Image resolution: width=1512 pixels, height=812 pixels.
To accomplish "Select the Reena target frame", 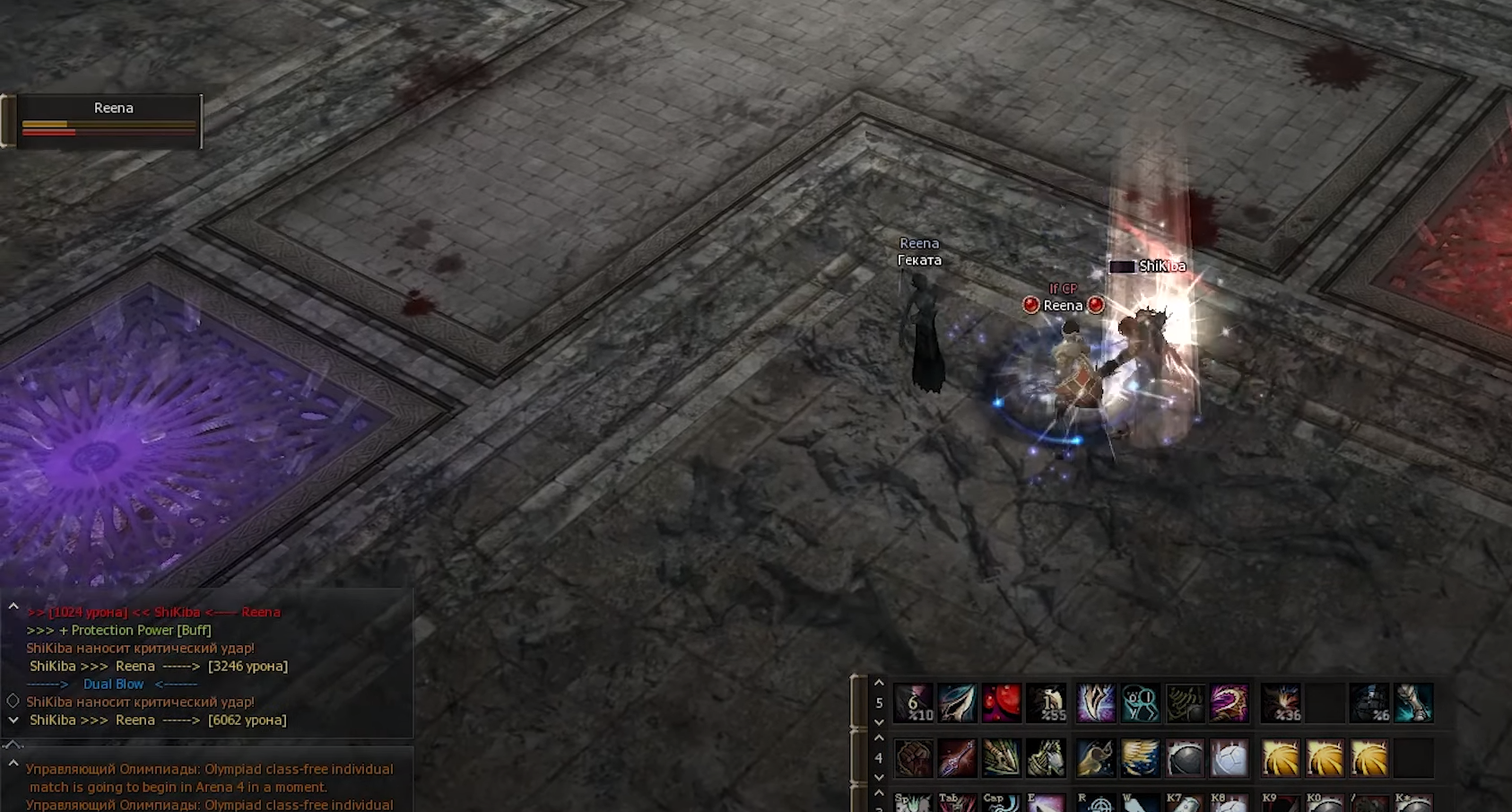I will (109, 120).
